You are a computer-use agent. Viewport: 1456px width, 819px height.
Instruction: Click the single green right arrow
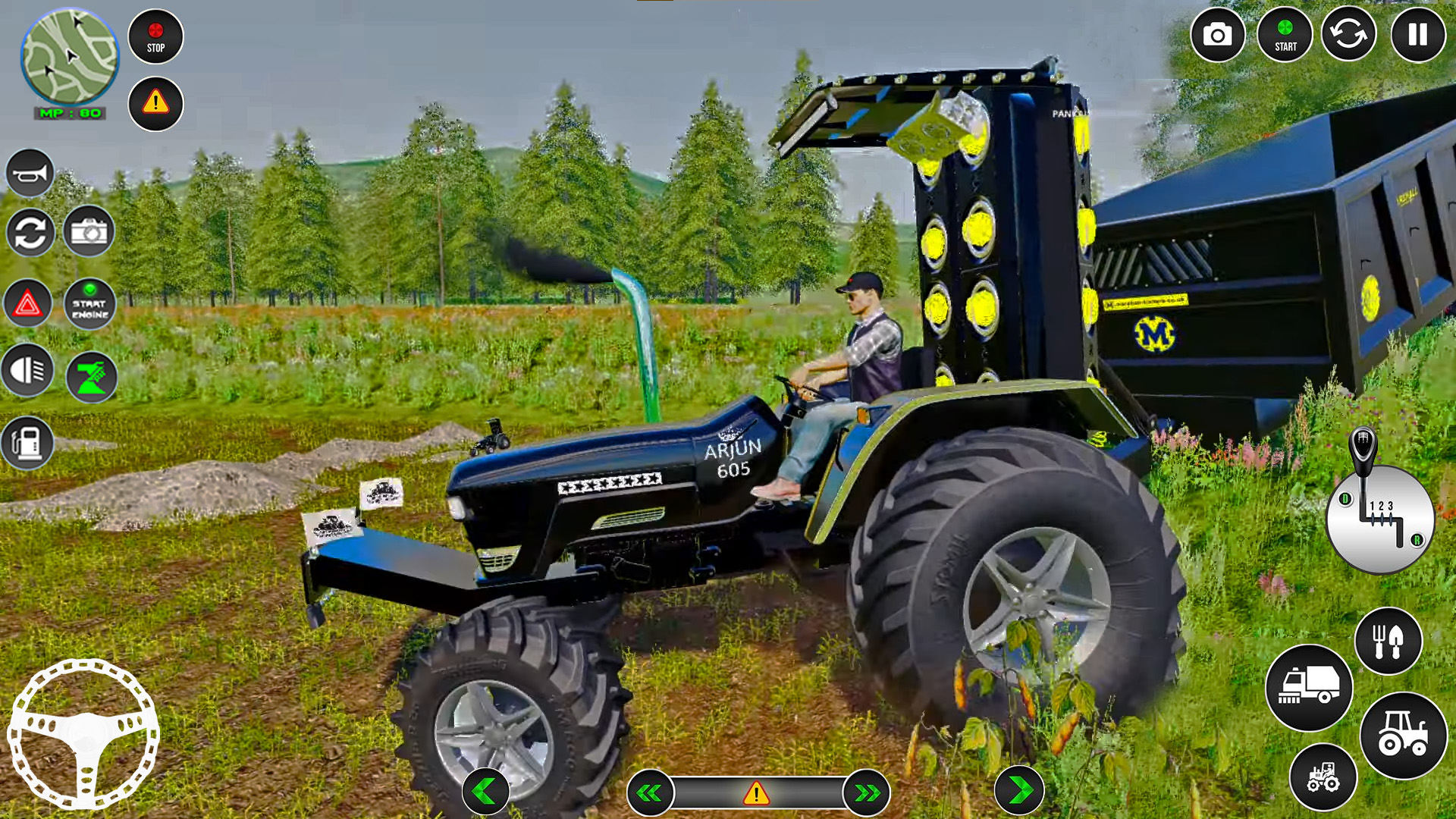[x=1020, y=791]
